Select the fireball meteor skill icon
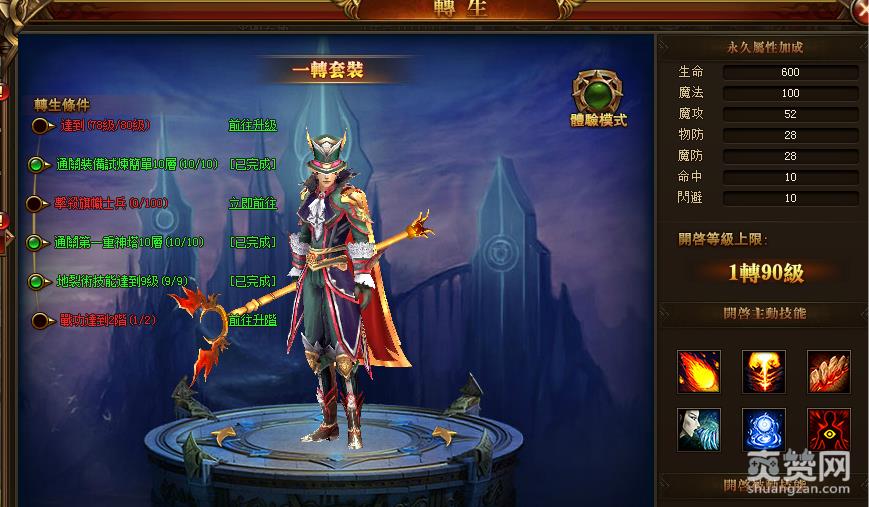This screenshot has width=869, height=507. (698, 371)
